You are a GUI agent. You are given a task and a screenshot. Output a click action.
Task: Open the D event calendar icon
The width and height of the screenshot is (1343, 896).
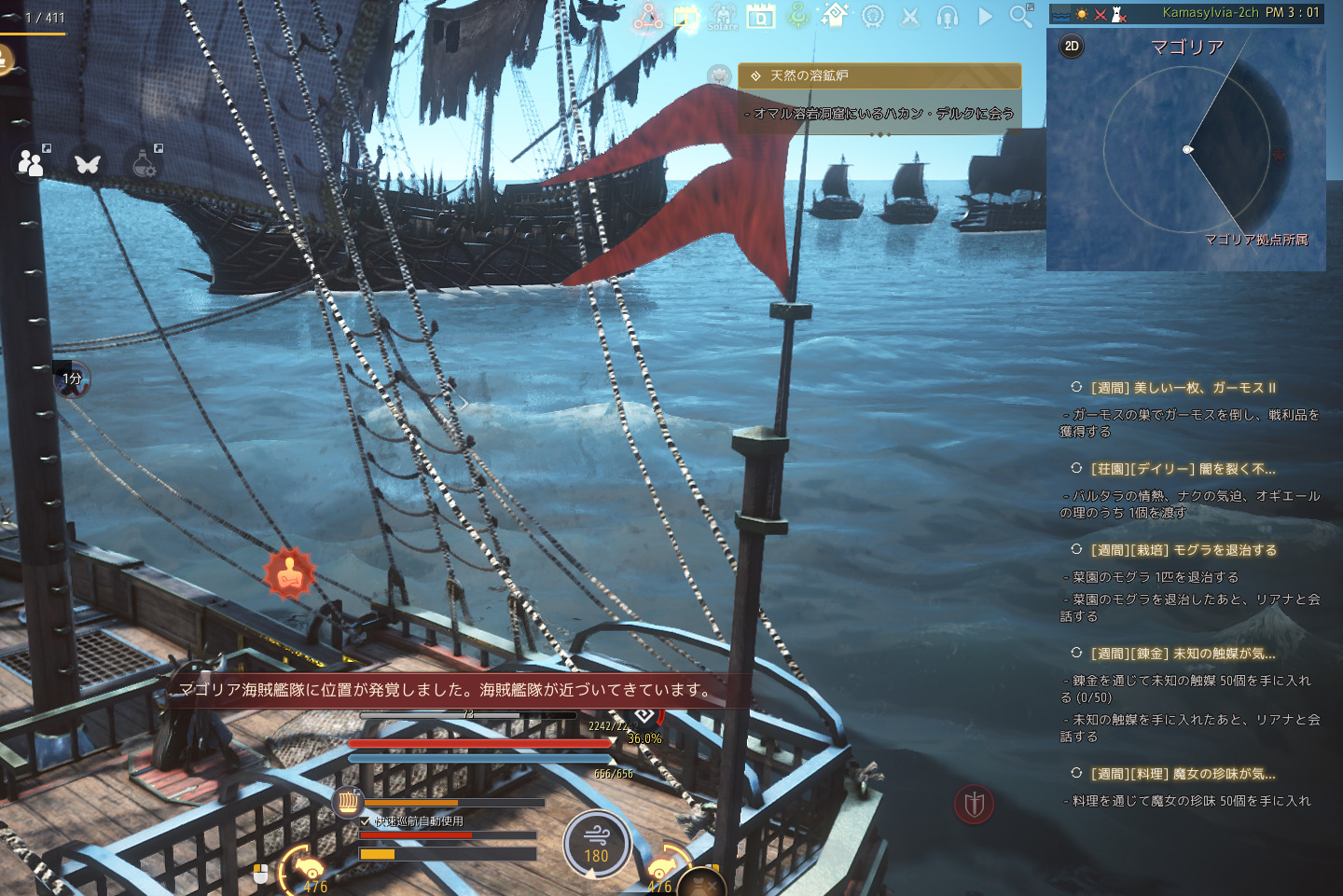click(x=762, y=17)
